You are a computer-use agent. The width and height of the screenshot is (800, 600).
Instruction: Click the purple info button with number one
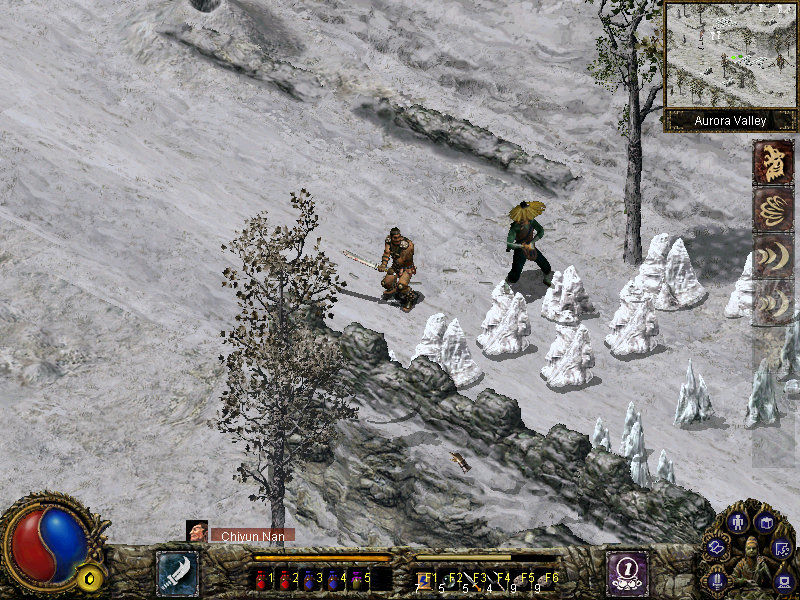click(x=627, y=573)
